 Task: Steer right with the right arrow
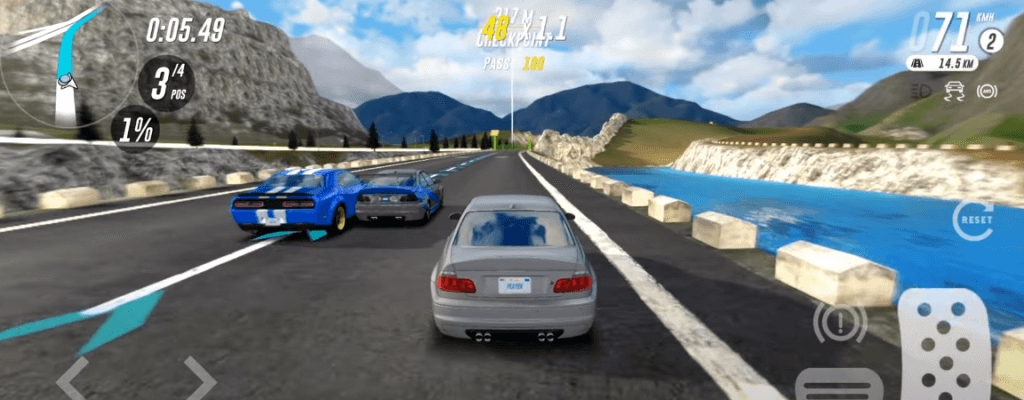point(199,378)
